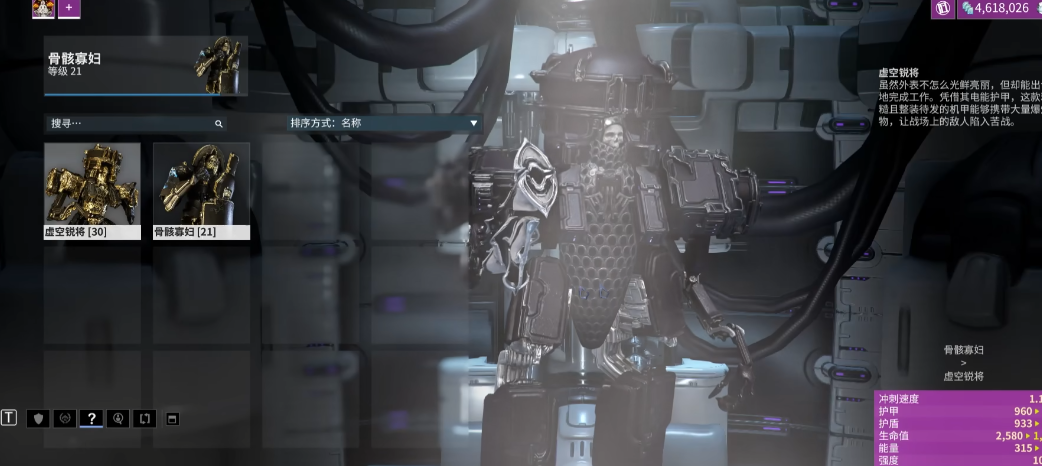Image resolution: width=1042 pixels, height=466 pixels.
Task: Click the 骨骸寡妇 level 21 header card
Action: click(146, 66)
